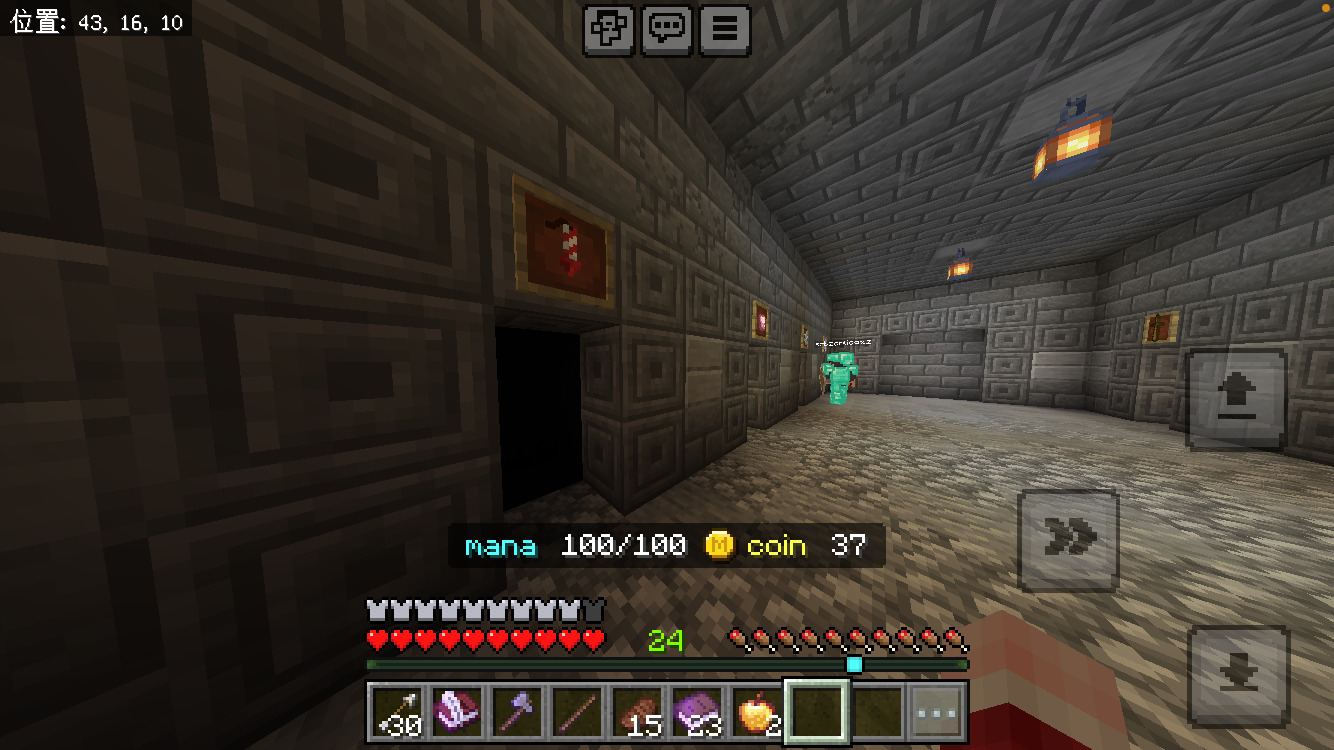
Task: Select the purple book stack of 23
Action: [698, 713]
